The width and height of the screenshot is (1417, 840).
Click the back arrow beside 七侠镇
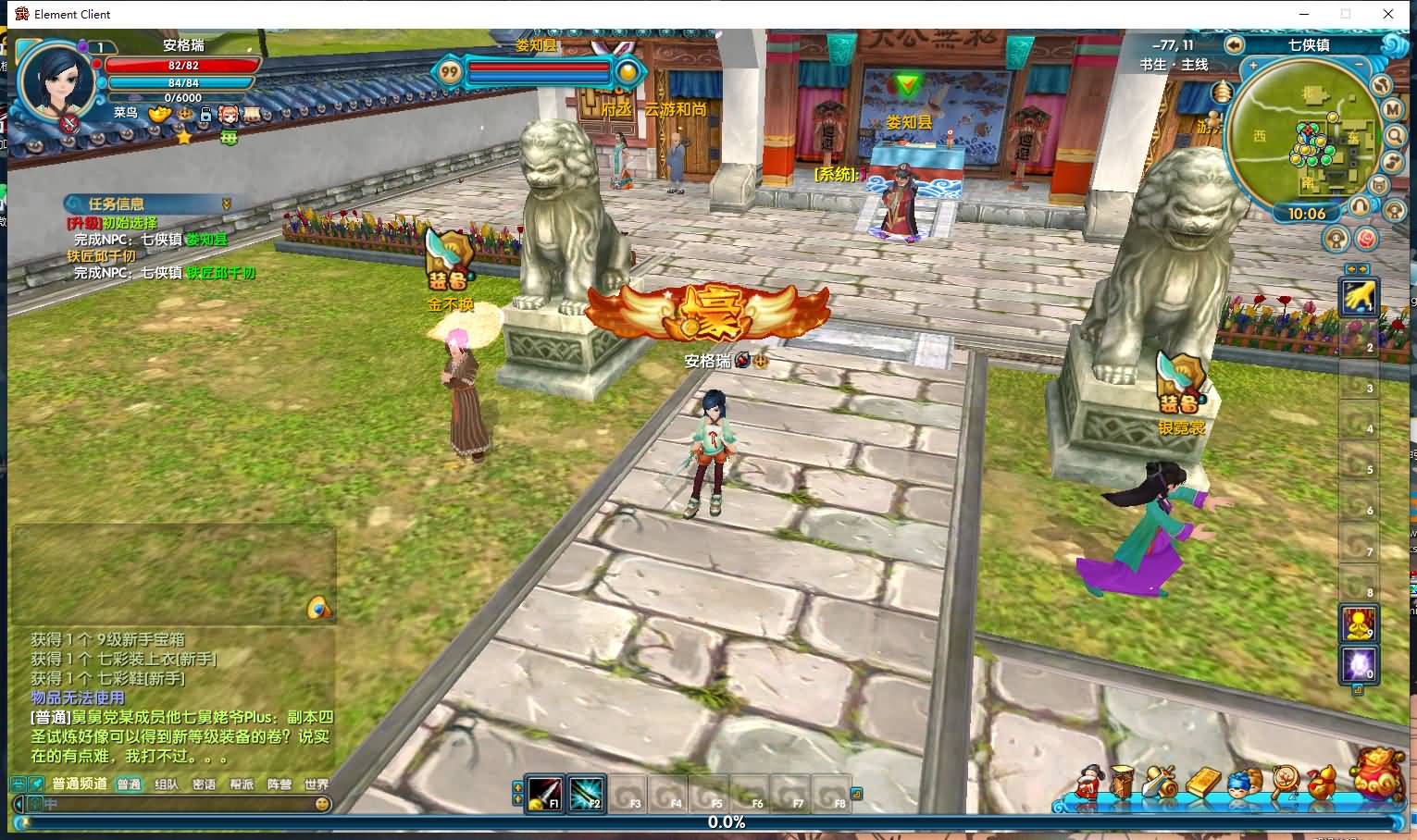[x=1234, y=44]
